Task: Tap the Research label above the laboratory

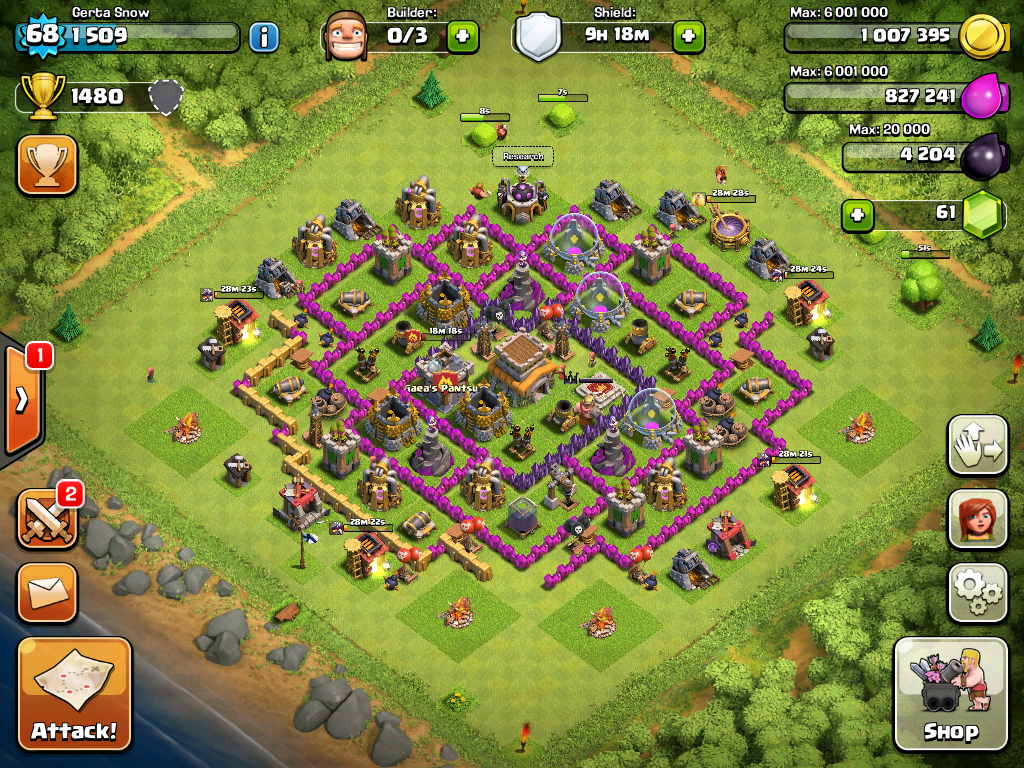Action: (x=522, y=156)
